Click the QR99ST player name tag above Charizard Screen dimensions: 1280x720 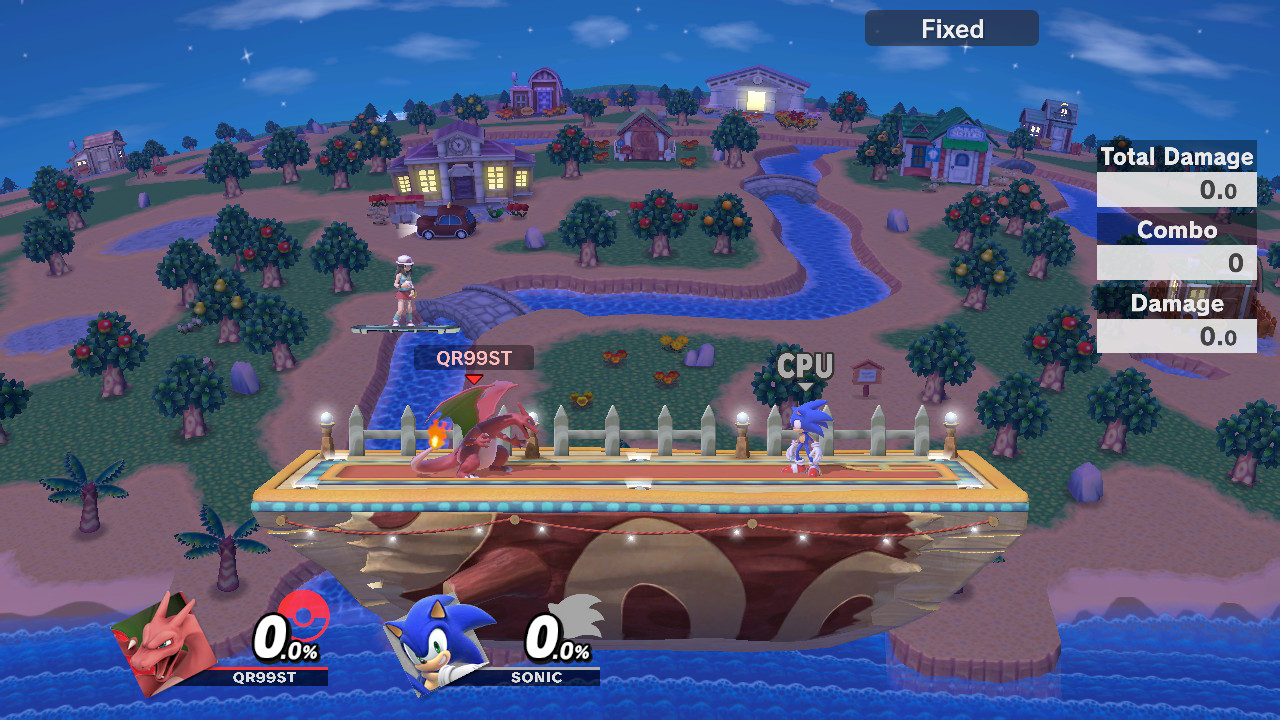473,359
